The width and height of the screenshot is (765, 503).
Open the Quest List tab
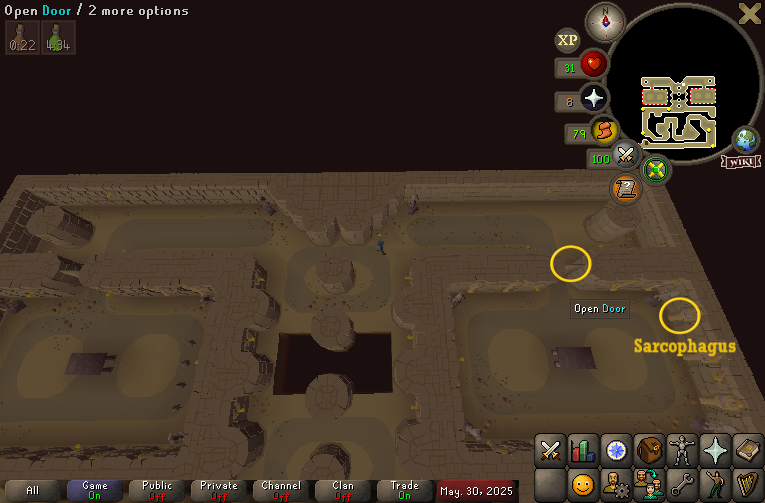(x=617, y=451)
